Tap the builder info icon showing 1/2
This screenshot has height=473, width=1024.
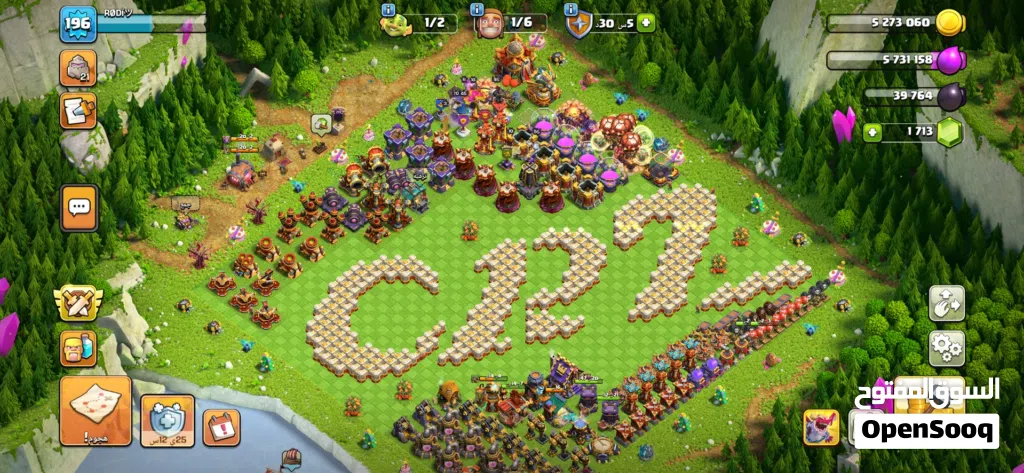tap(394, 22)
